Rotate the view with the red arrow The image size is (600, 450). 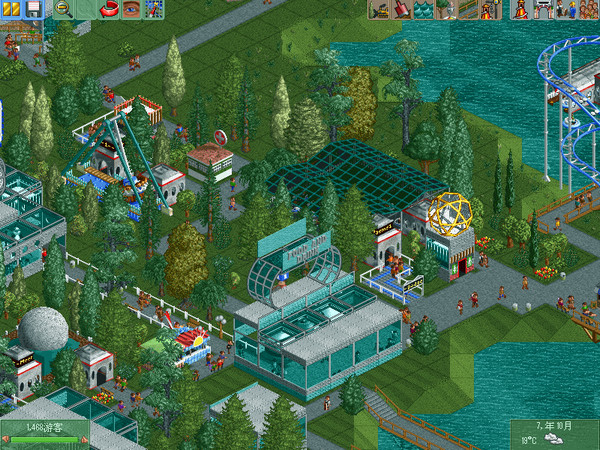[110, 9]
